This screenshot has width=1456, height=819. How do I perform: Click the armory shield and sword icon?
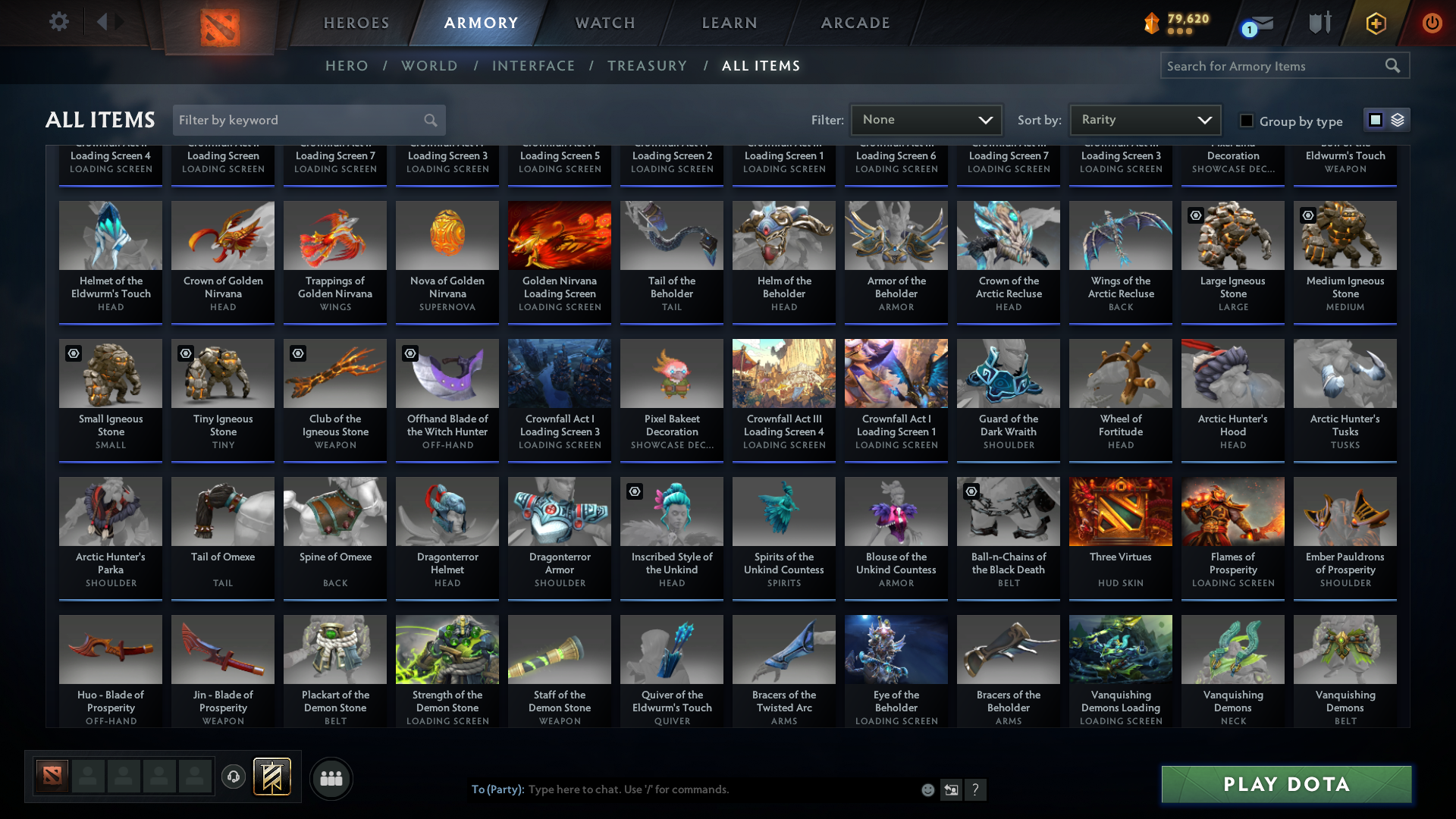(1319, 23)
